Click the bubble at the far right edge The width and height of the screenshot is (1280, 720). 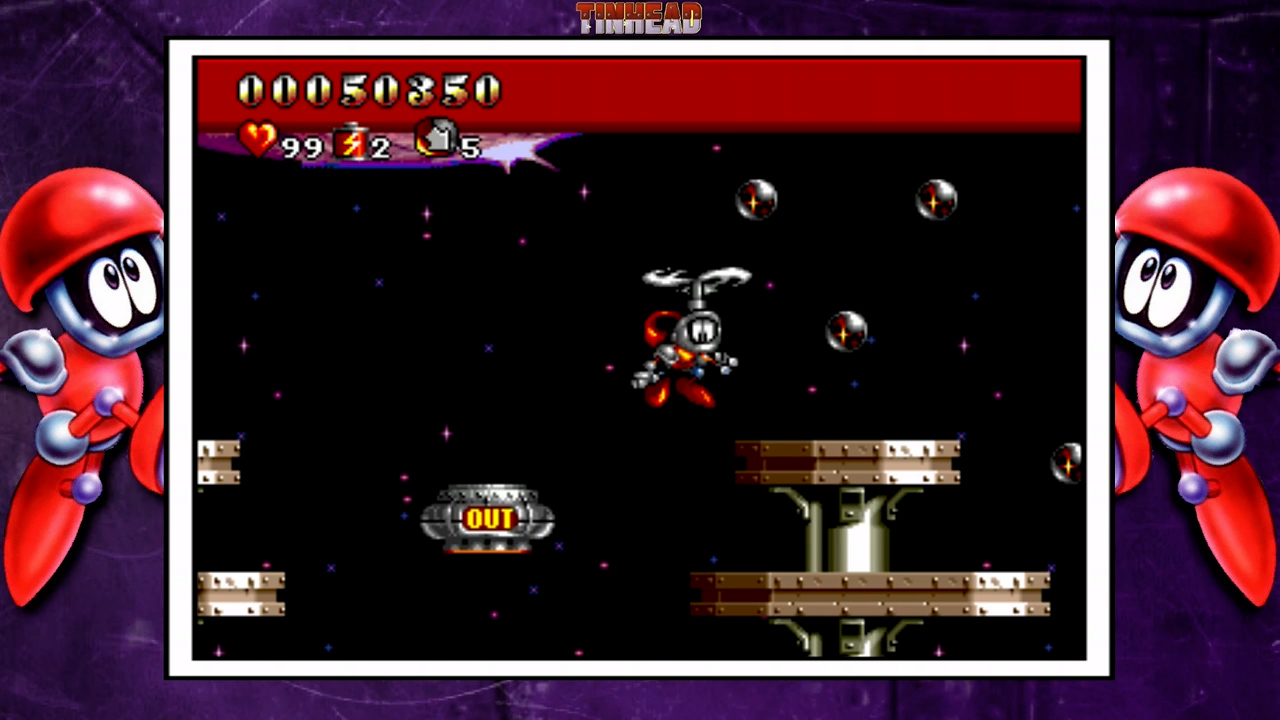click(1066, 461)
